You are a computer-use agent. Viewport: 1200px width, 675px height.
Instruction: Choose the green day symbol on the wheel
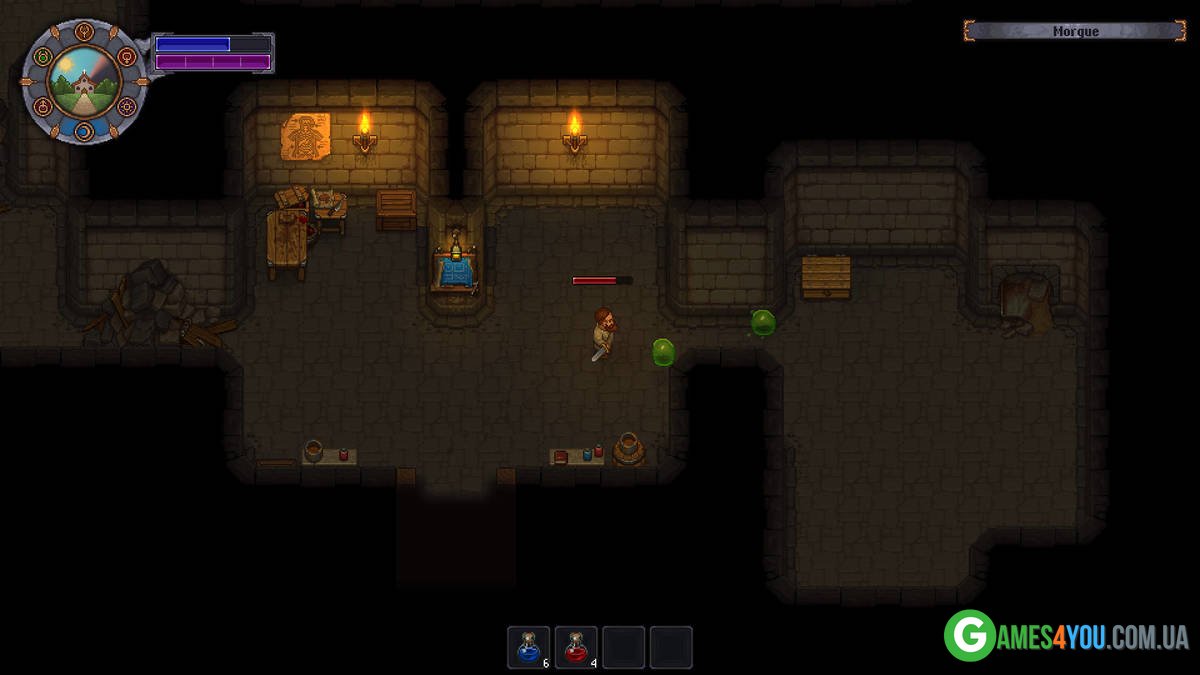42,57
